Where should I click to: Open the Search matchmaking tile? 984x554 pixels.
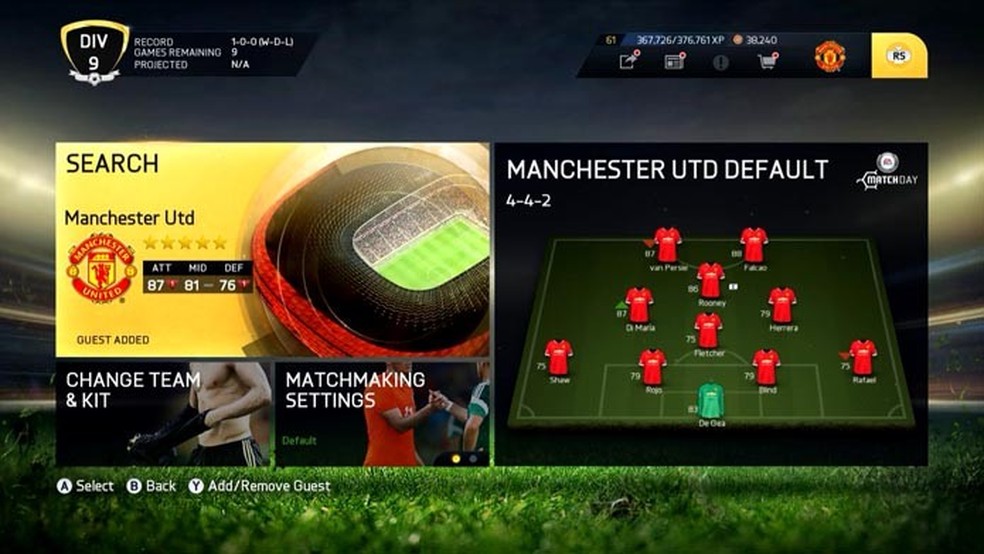[272, 250]
